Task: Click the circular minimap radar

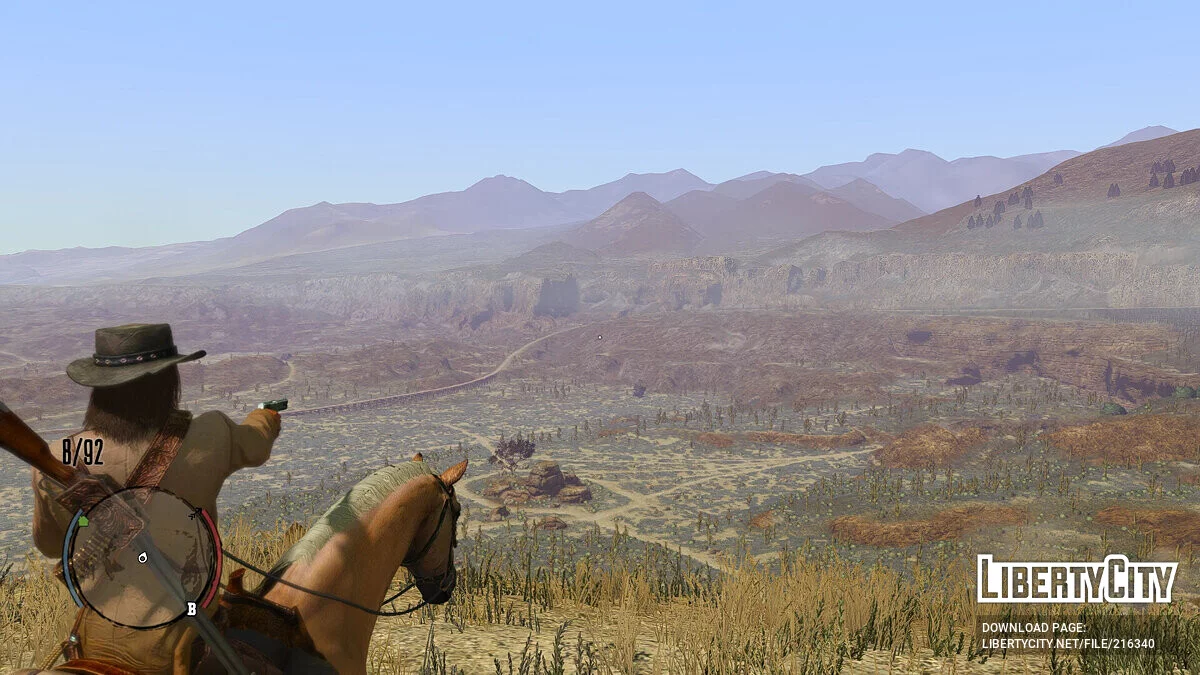Action: click(x=142, y=556)
